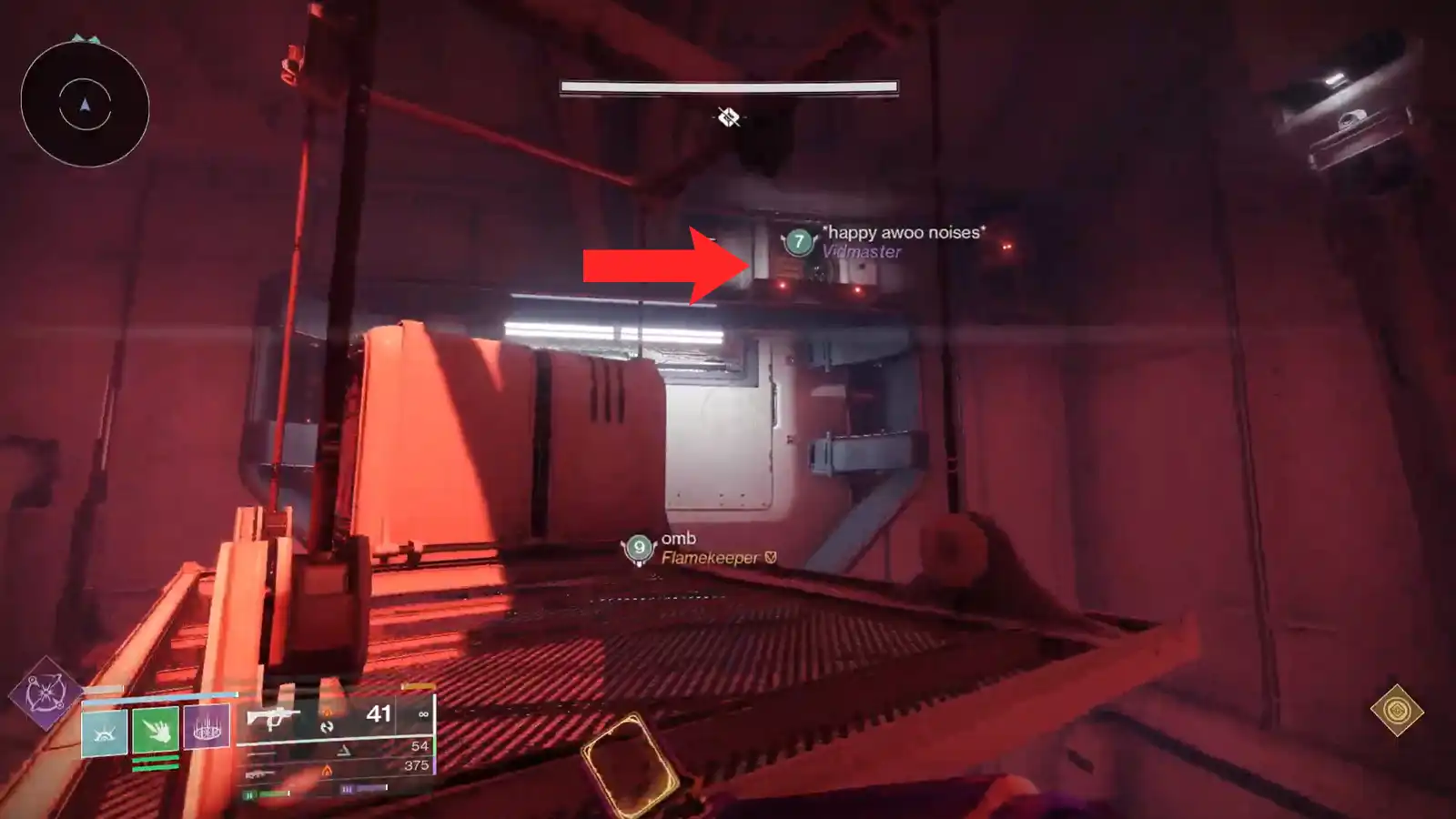The width and height of the screenshot is (1456, 819).
Task: Click the special weapon triangle icon beside 54
Action: (x=344, y=752)
